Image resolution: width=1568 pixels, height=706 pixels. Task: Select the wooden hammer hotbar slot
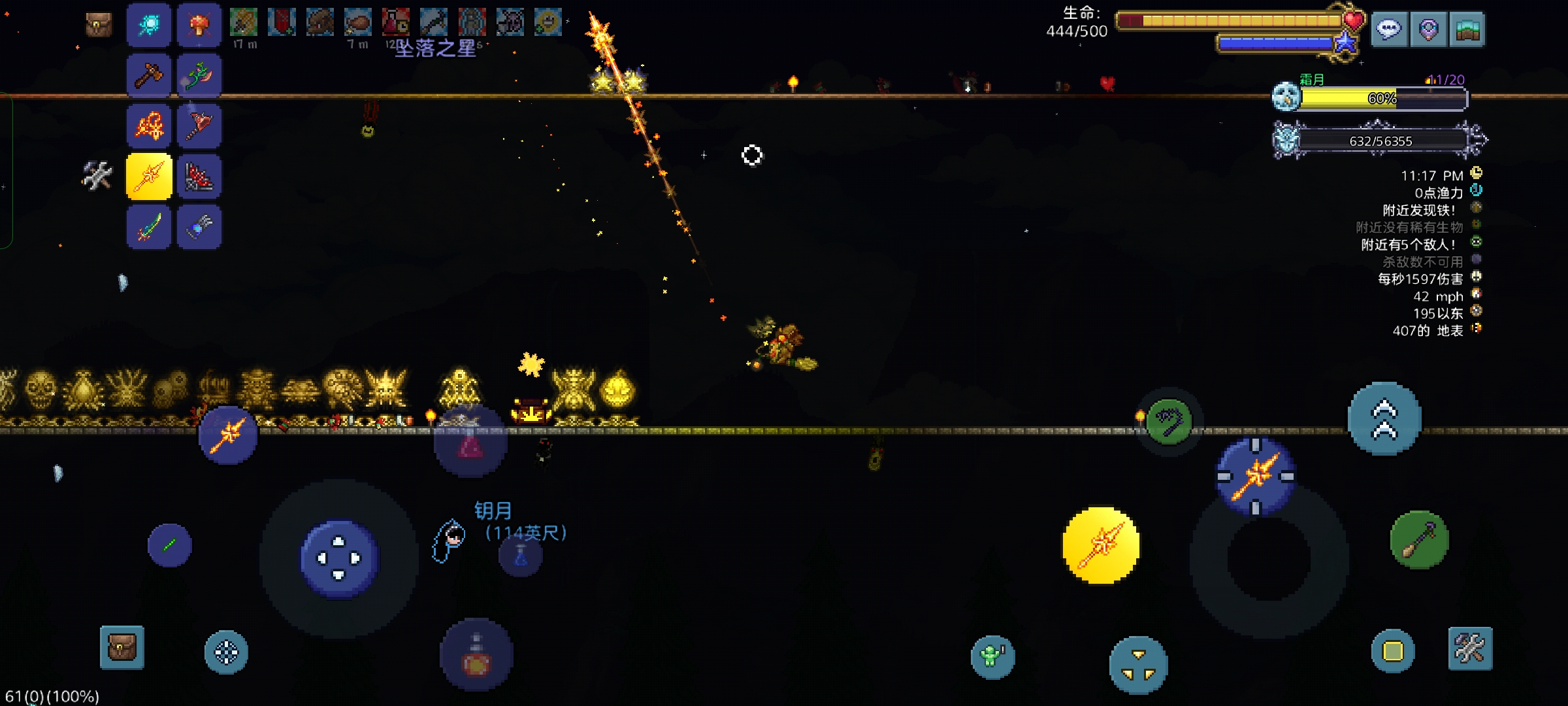[x=149, y=75]
